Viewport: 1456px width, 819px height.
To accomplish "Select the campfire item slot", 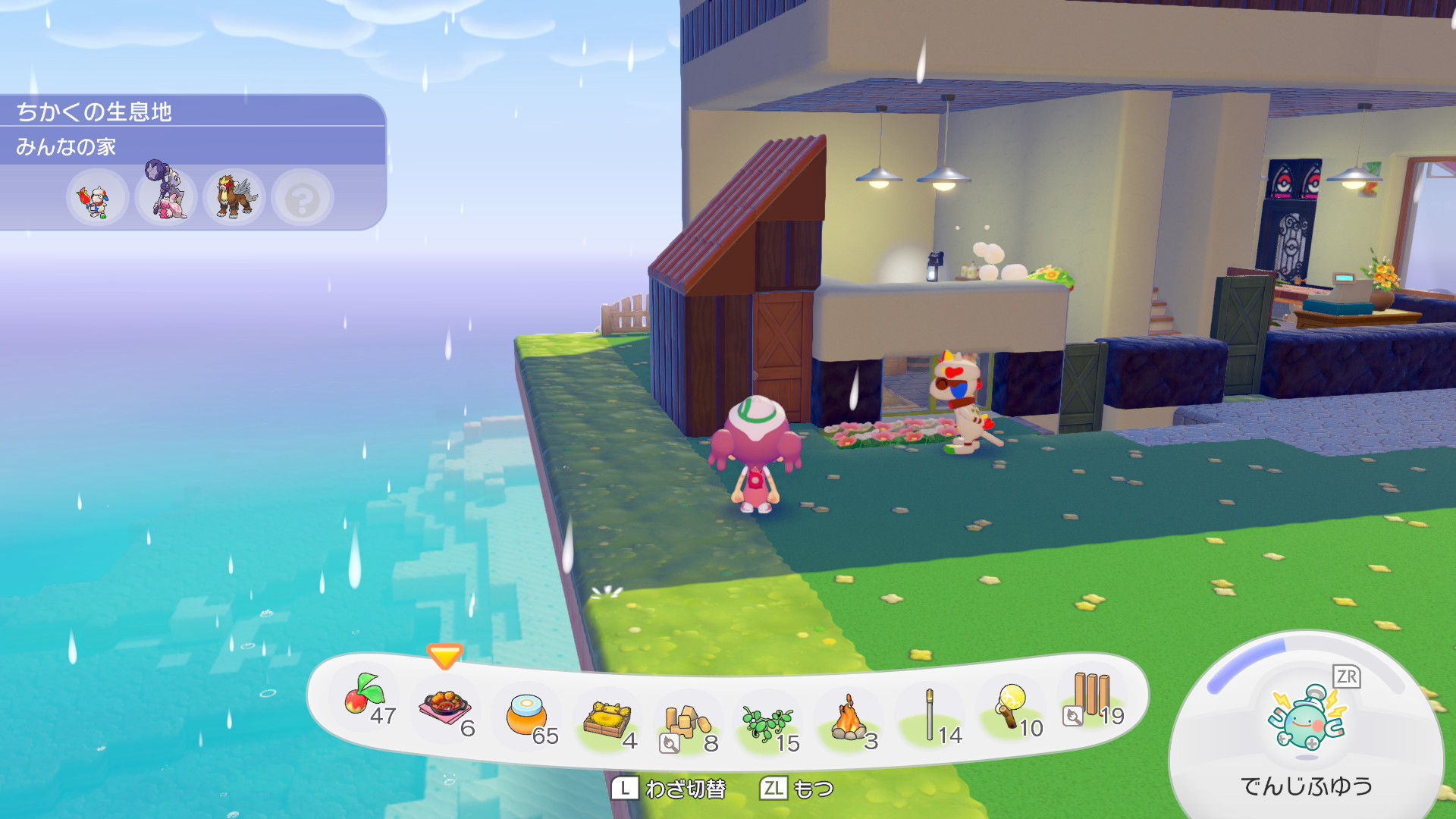I will (x=849, y=720).
